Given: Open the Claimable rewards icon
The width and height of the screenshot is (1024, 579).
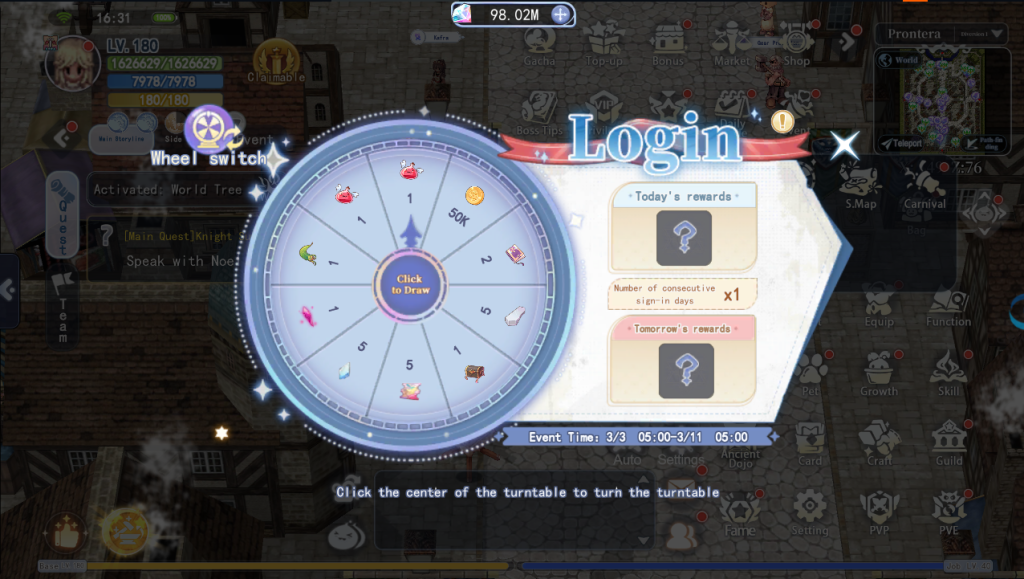Looking at the screenshot, I should (276, 60).
